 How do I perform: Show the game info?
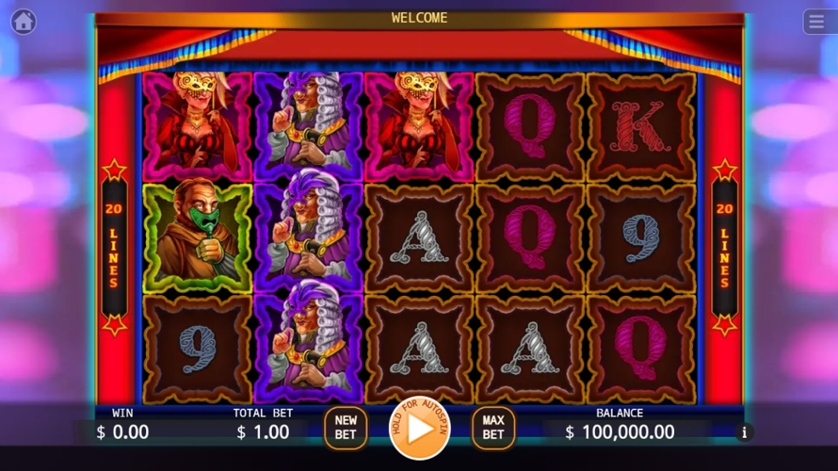pos(744,433)
